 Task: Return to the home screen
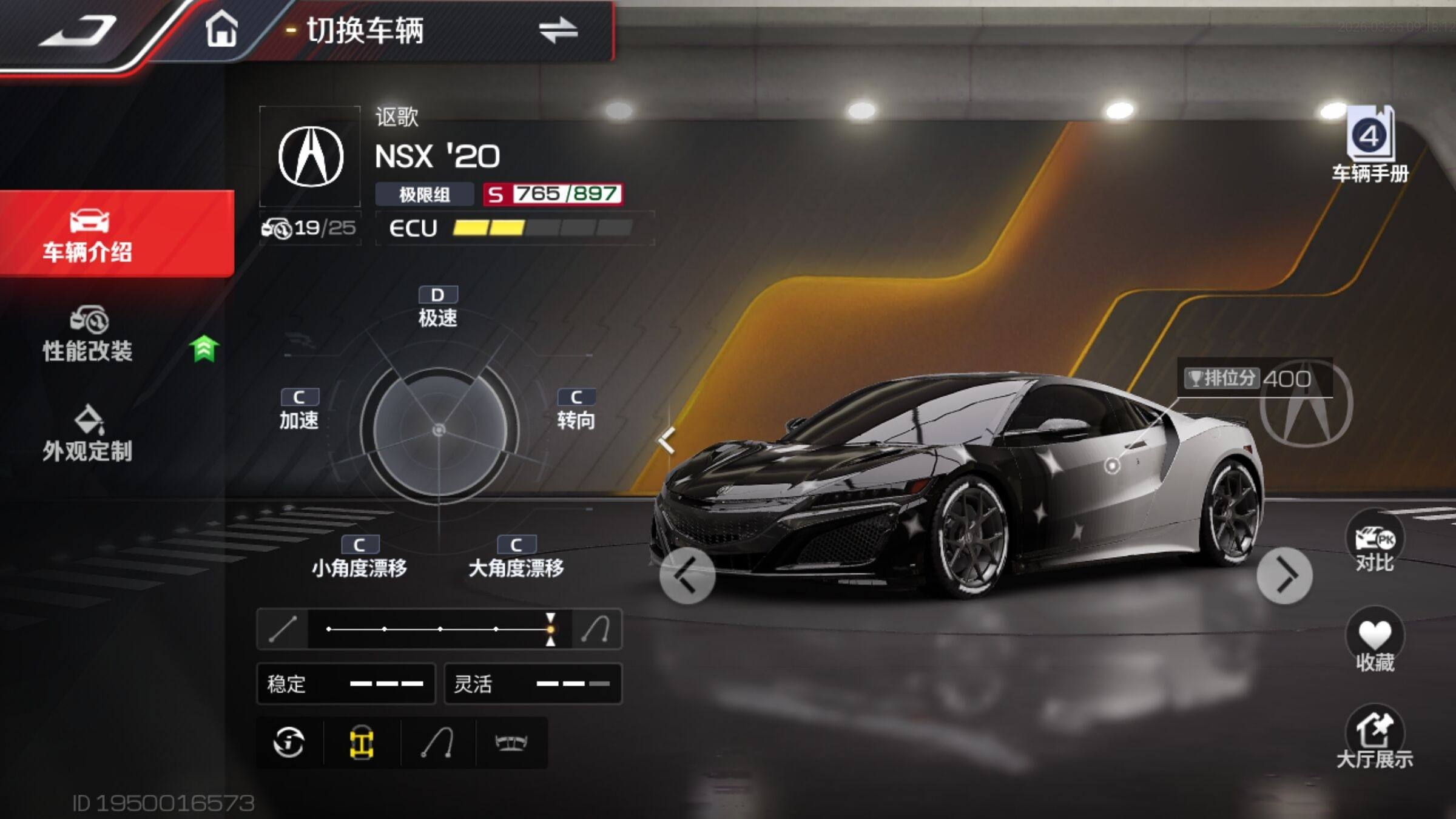click(221, 29)
